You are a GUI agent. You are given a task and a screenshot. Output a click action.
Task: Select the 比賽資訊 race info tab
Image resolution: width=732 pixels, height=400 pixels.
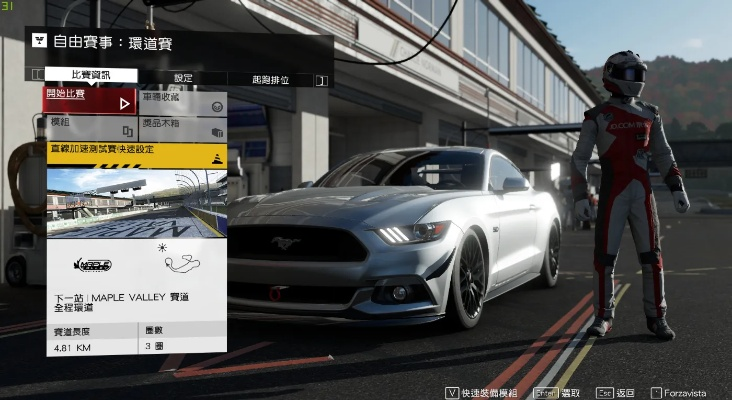(x=91, y=76)
